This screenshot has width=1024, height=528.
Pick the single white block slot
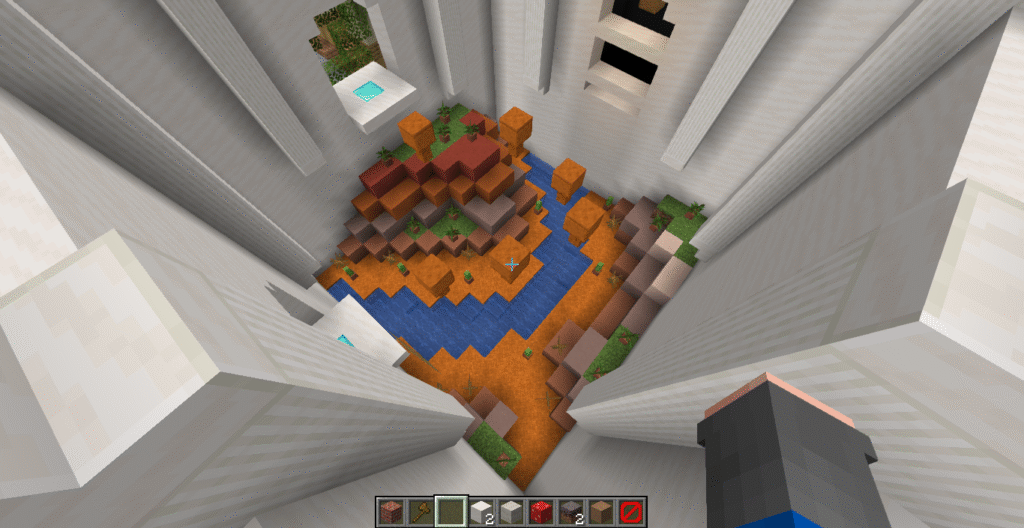(511, 511)
